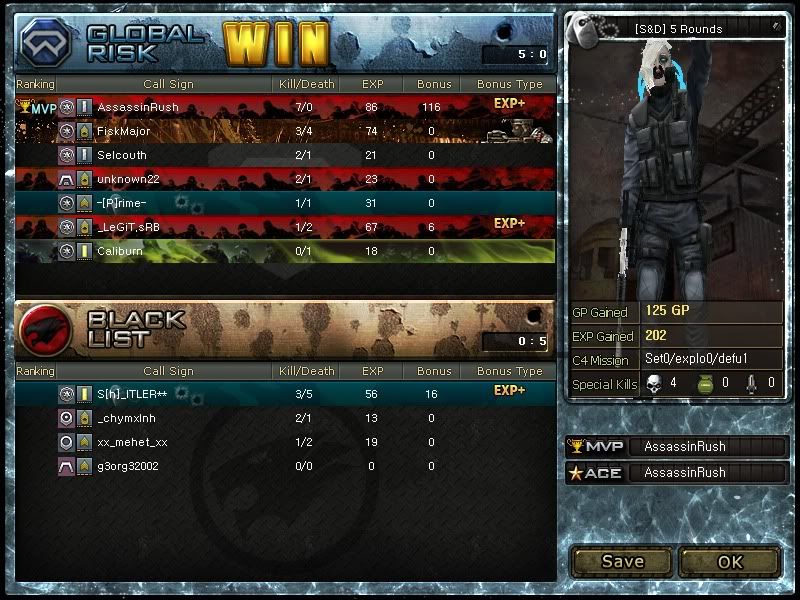Choose the Selcouth player row

pos(285,155)
